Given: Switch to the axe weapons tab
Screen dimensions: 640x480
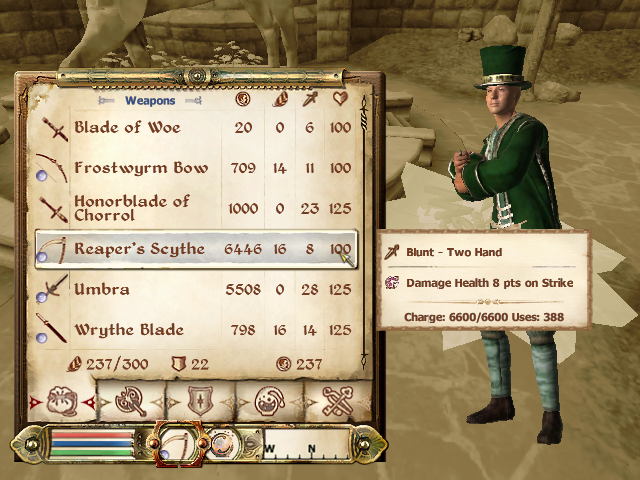Looking at the screenshot, I should (132, 401).
